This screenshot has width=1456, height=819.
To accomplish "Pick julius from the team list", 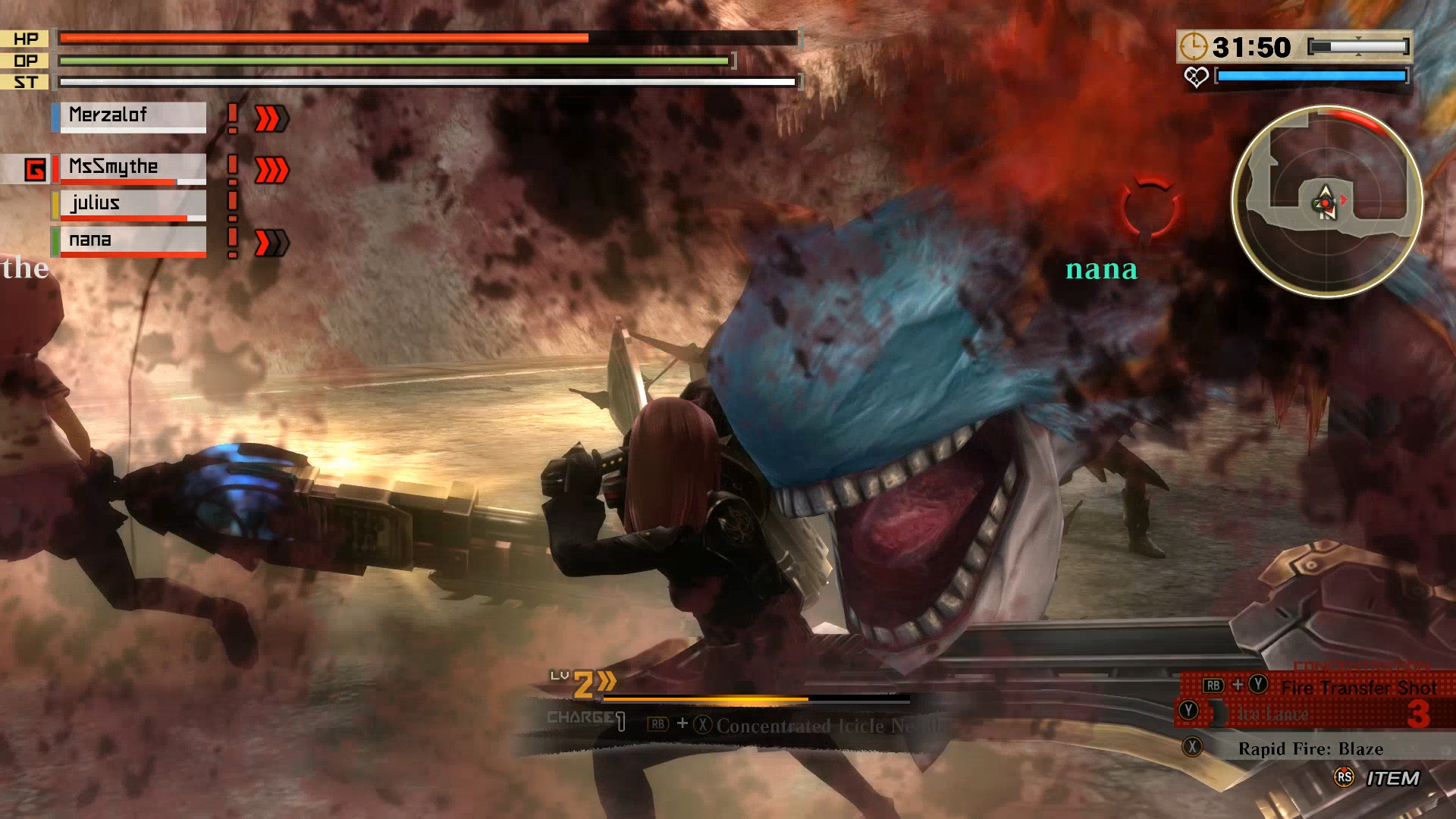I will [x=129, y=204].
